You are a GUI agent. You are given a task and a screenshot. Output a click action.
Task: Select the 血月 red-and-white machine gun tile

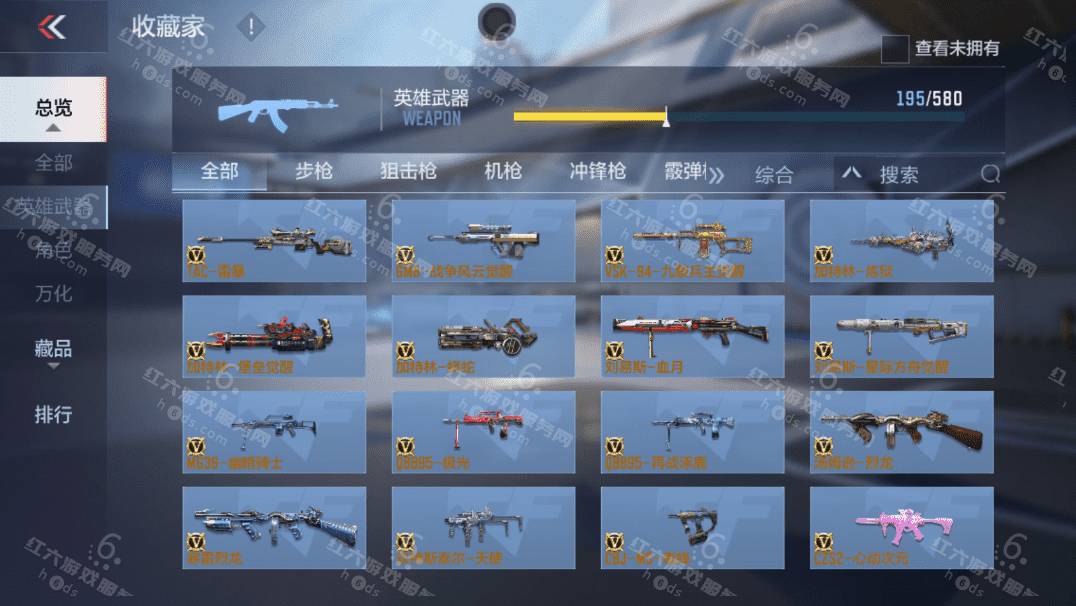point(693,336)
